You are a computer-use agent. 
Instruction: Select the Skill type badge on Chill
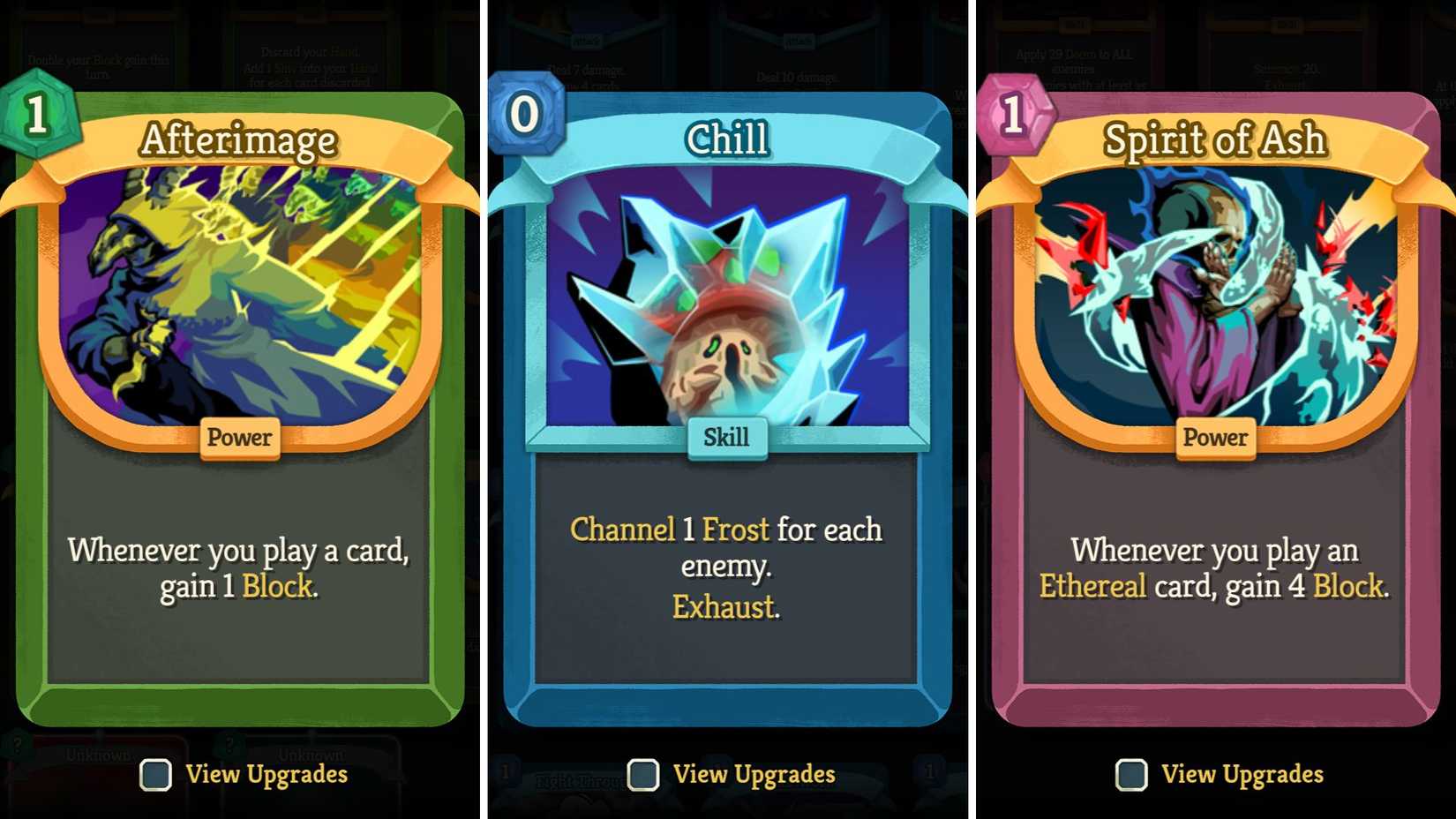[727, 437]
